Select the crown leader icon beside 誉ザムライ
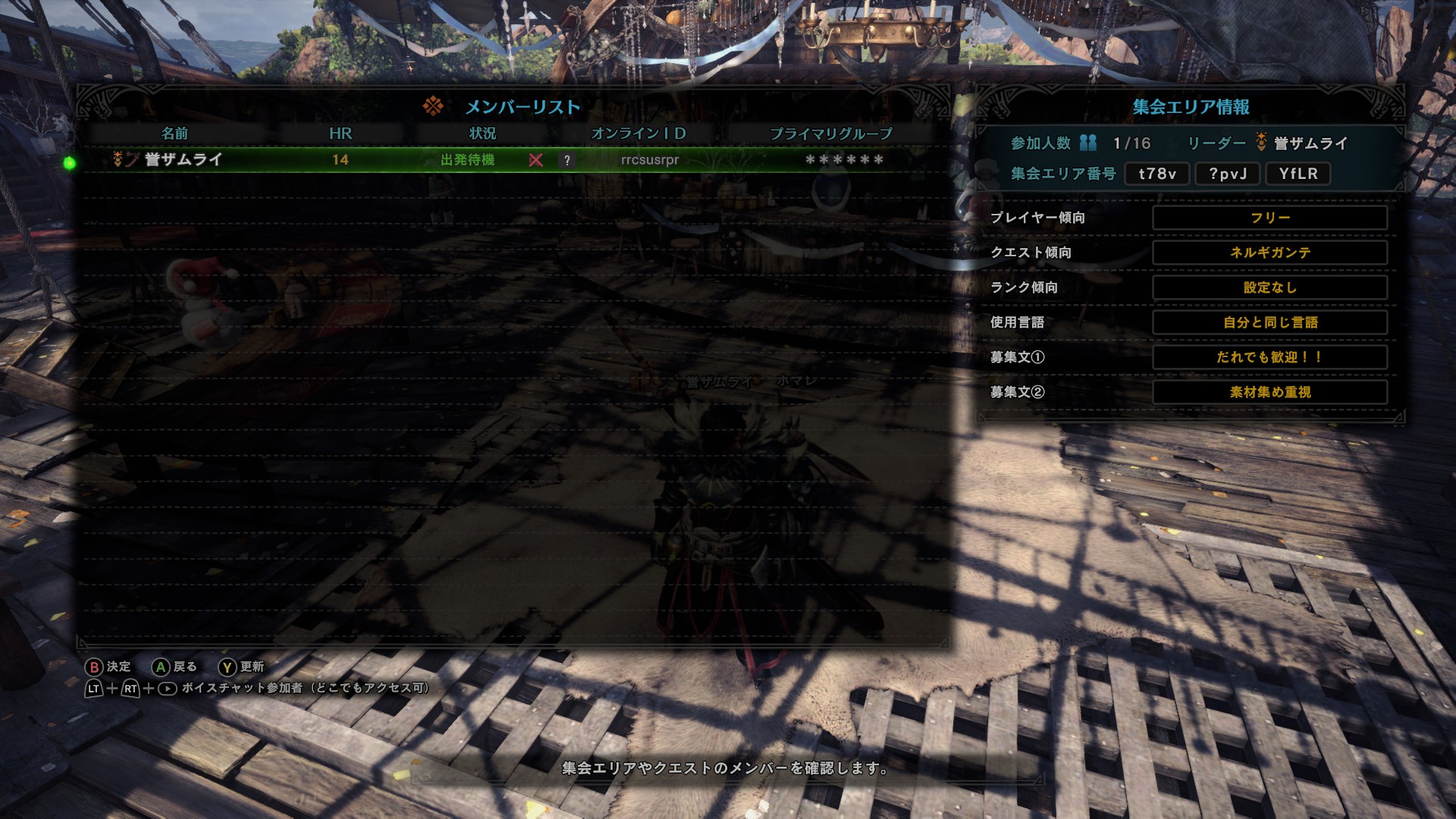 click(118, 158)
